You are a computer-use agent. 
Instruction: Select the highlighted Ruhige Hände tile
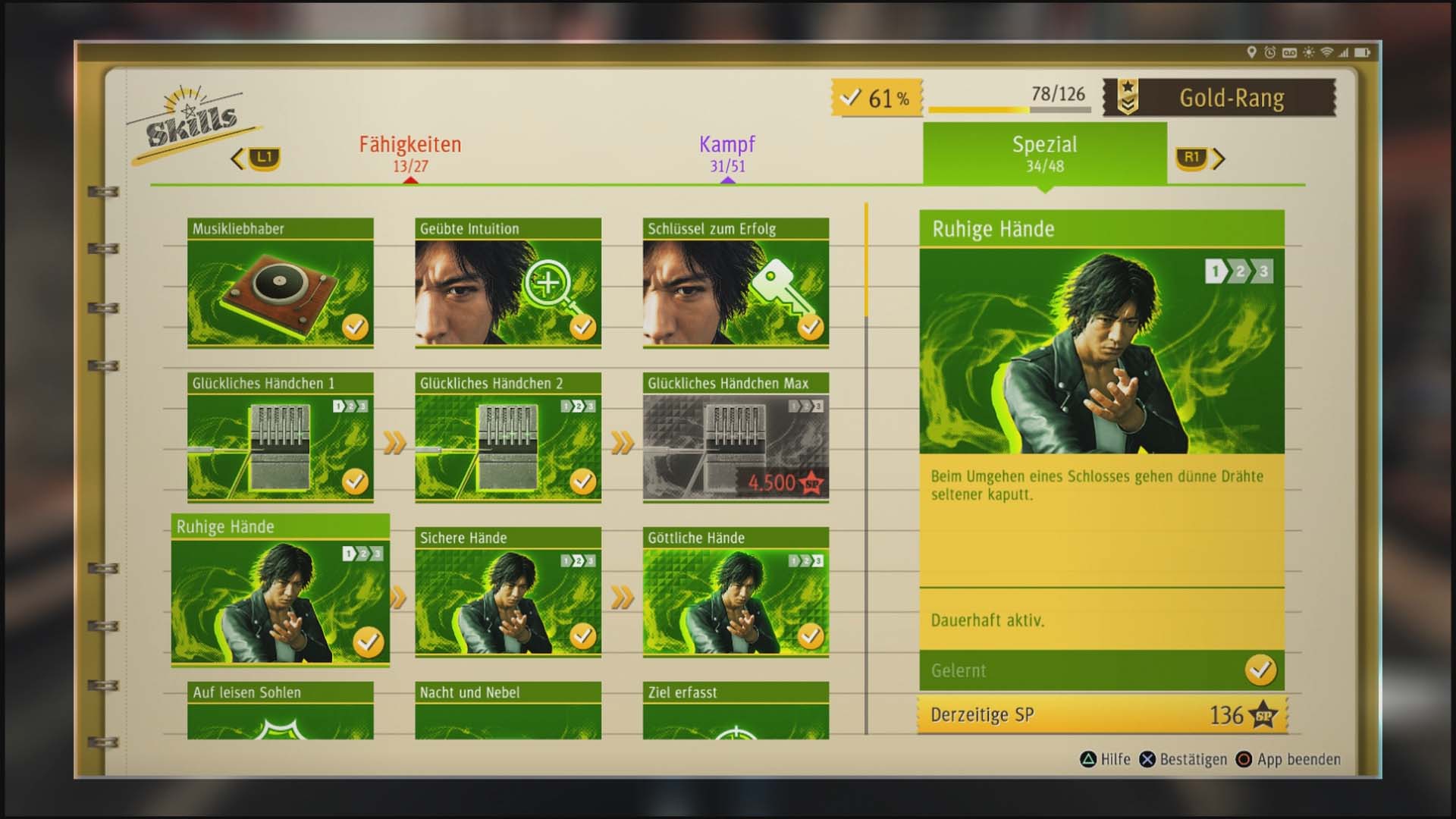point(280,591)
